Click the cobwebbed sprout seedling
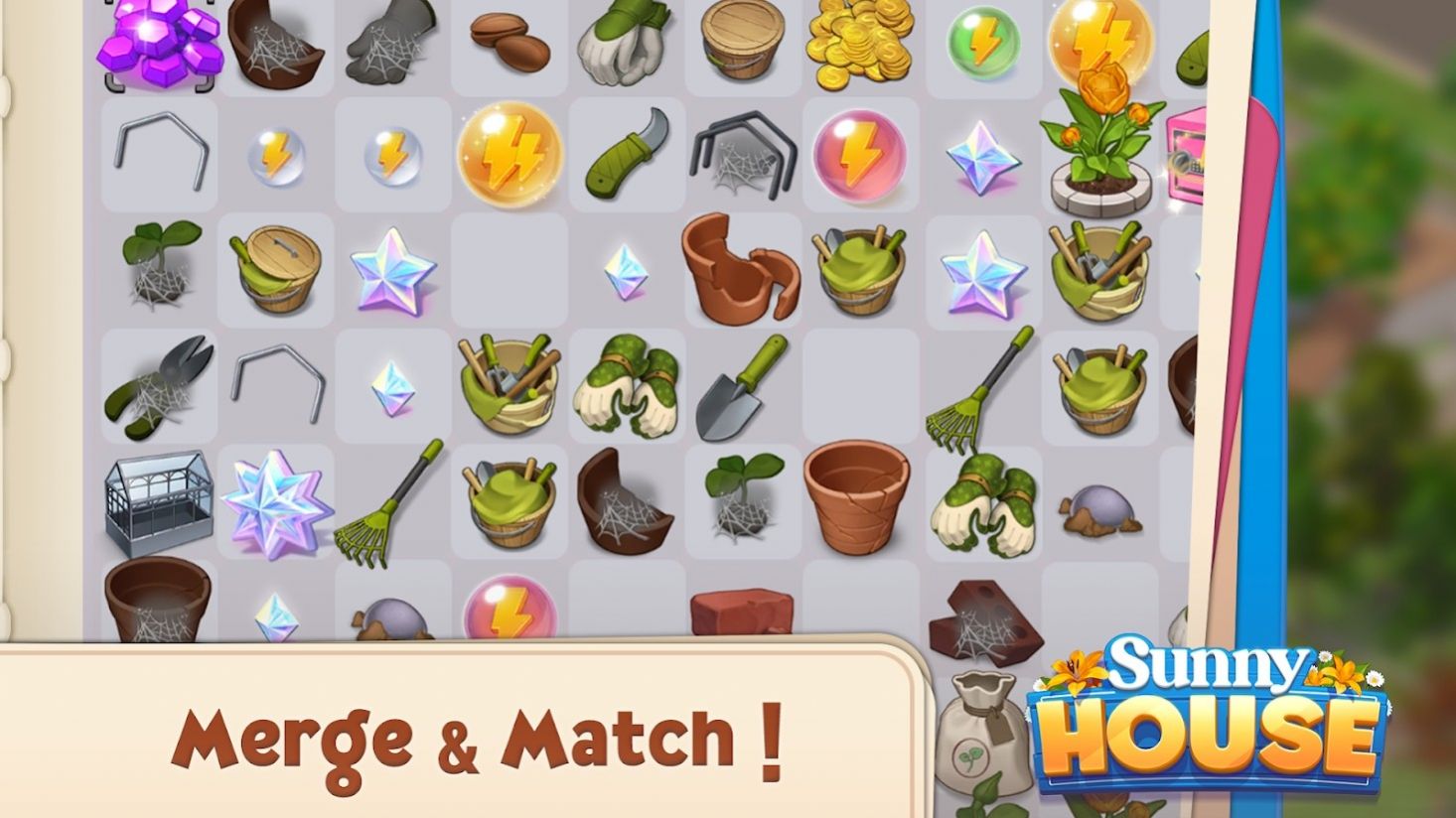This screenshot has width=1456, height=818. pos(161,268)
